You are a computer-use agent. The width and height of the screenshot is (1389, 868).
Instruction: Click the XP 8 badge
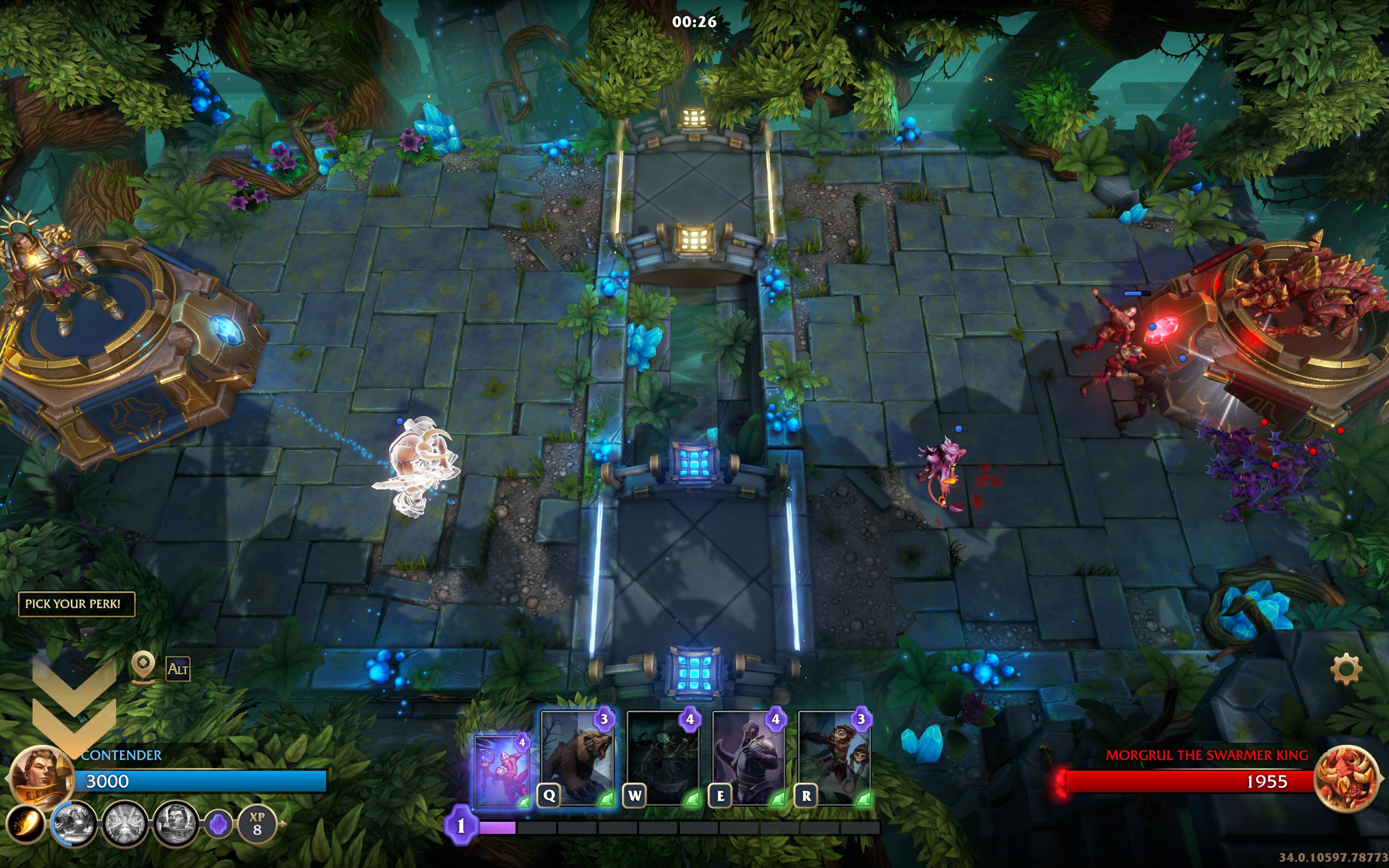tap(257, 825)
